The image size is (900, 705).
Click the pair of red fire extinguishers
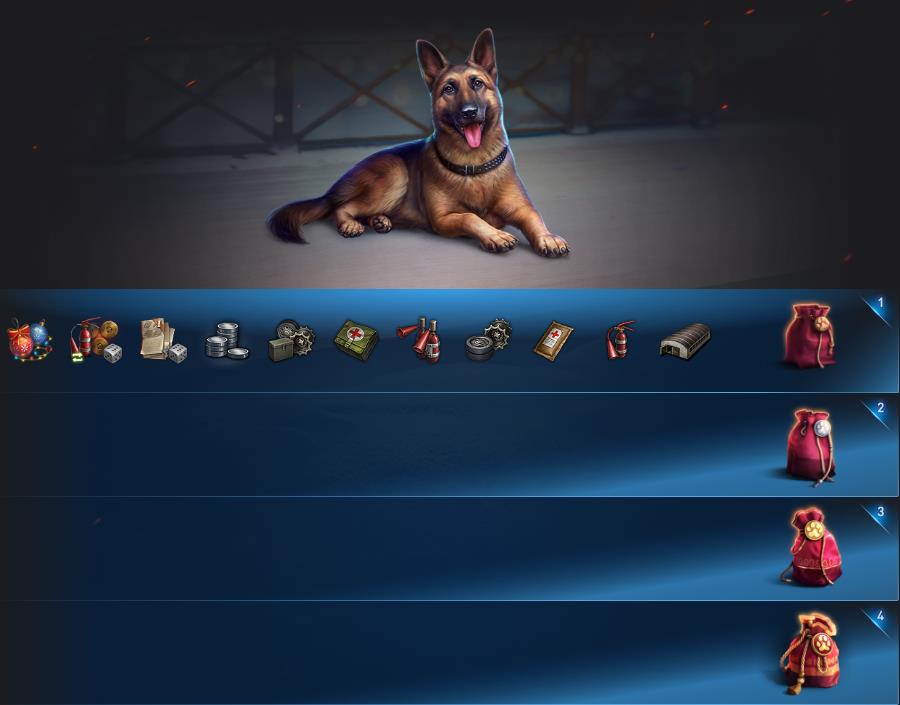(x=421, y=340)
